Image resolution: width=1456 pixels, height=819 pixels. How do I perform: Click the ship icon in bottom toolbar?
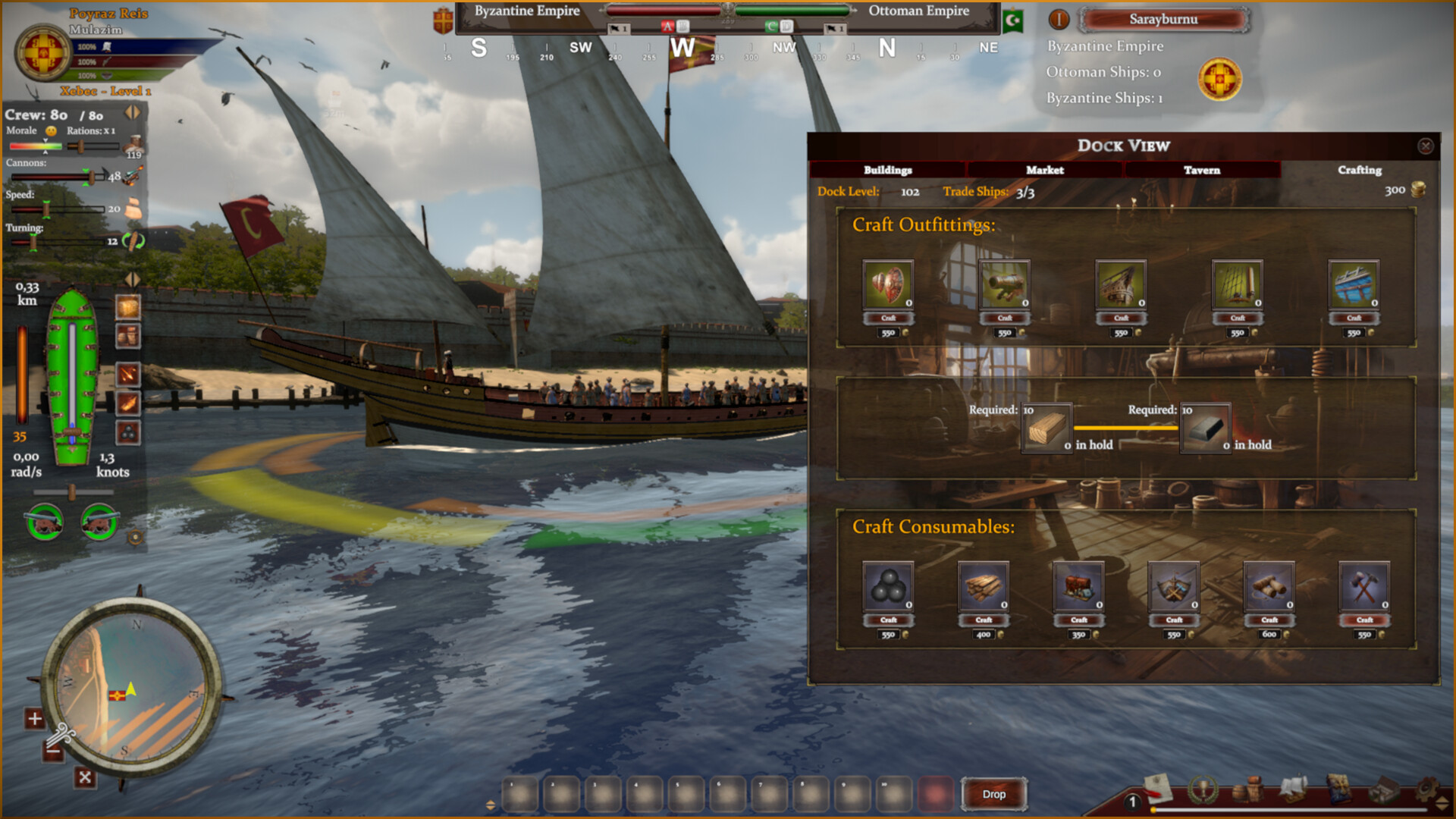click(x=1293, y=790)
